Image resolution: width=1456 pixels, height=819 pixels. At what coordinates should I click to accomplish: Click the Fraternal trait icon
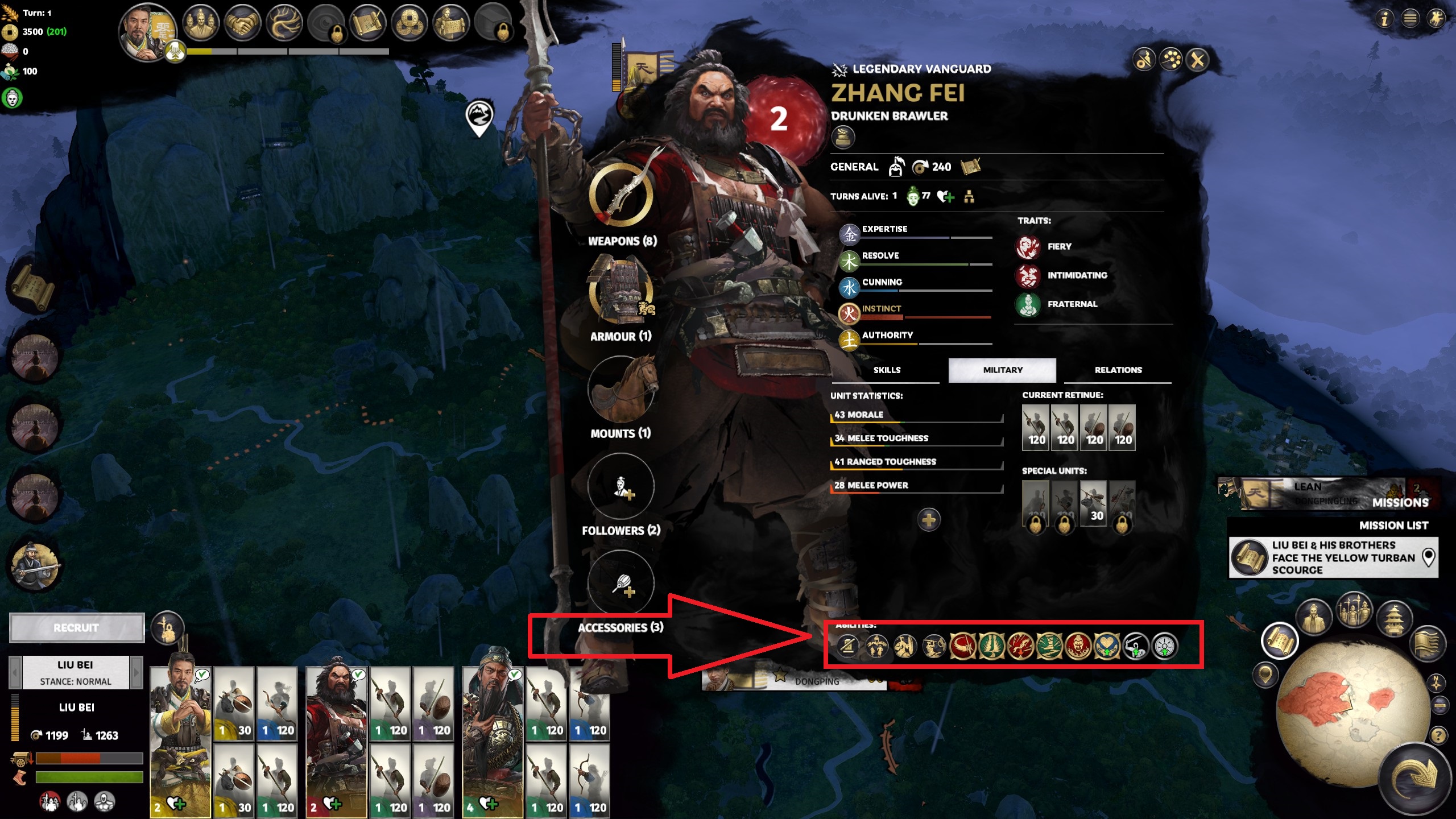click(x=1028, y=304)
